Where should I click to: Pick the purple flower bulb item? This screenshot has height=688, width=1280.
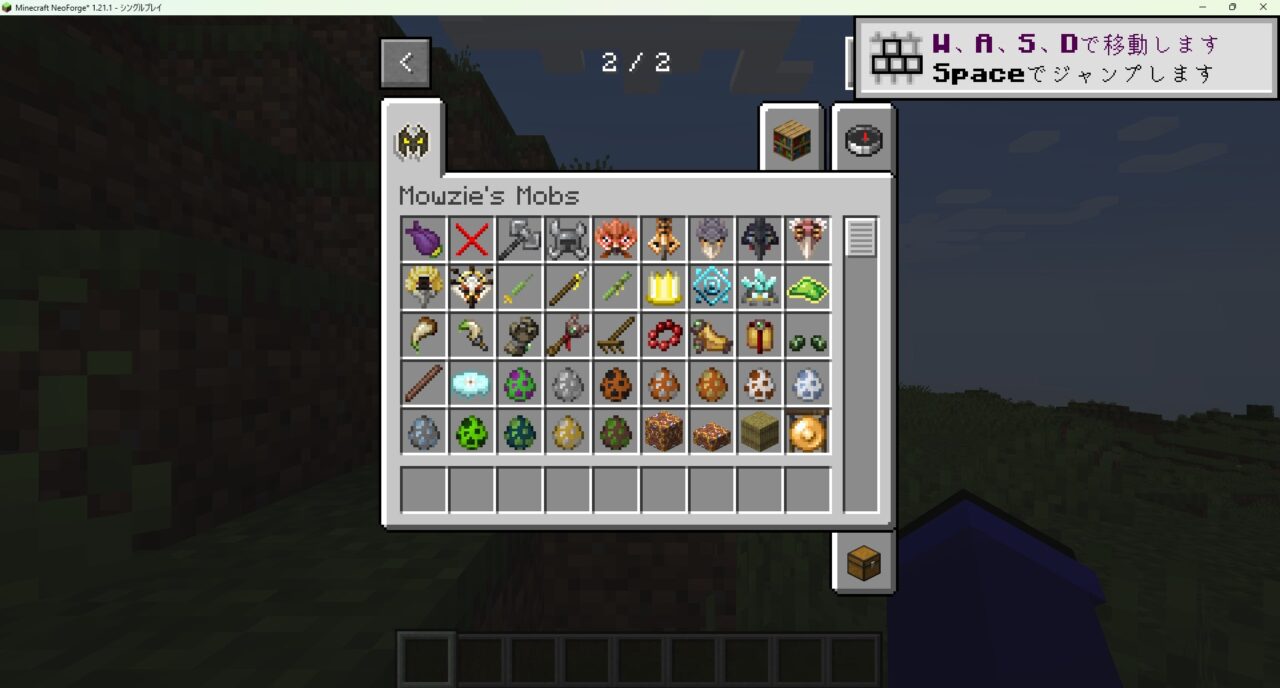(423, 240)
